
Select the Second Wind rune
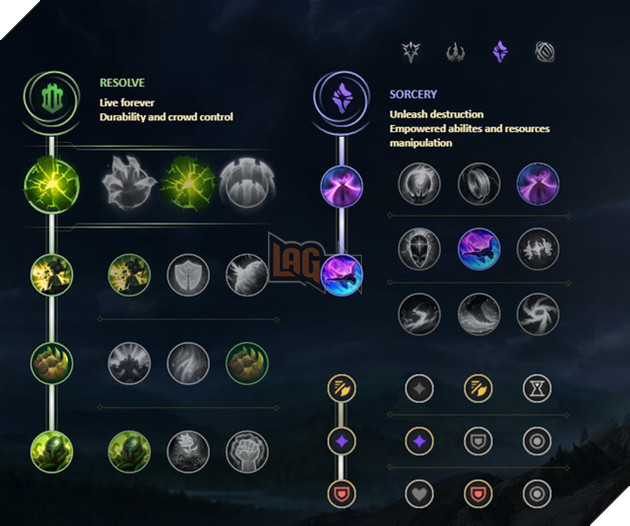[186, 362]
